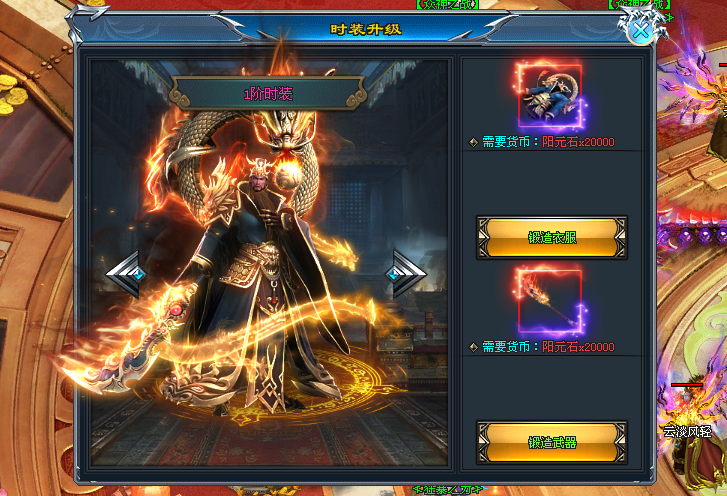Select the flaming weapon item icon
Image resolution: width=727 pixels, height=496 pixels.
[x=551, y=300]
